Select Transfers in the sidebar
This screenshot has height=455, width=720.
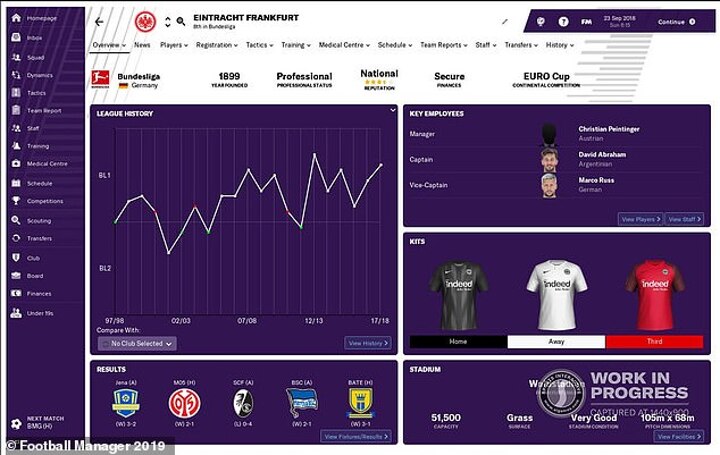(40, 238)
